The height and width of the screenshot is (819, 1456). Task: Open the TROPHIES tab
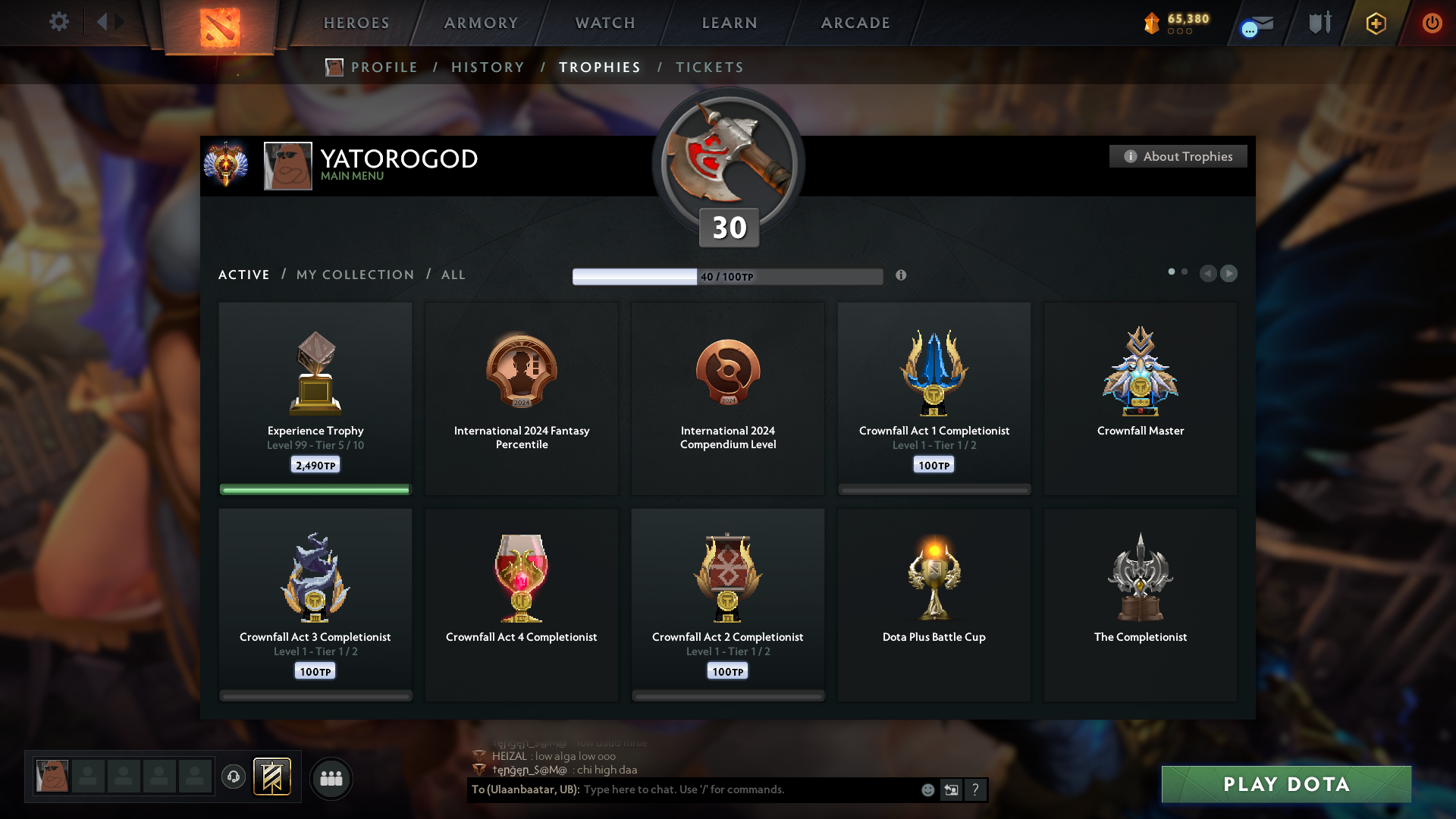point(599,67)
